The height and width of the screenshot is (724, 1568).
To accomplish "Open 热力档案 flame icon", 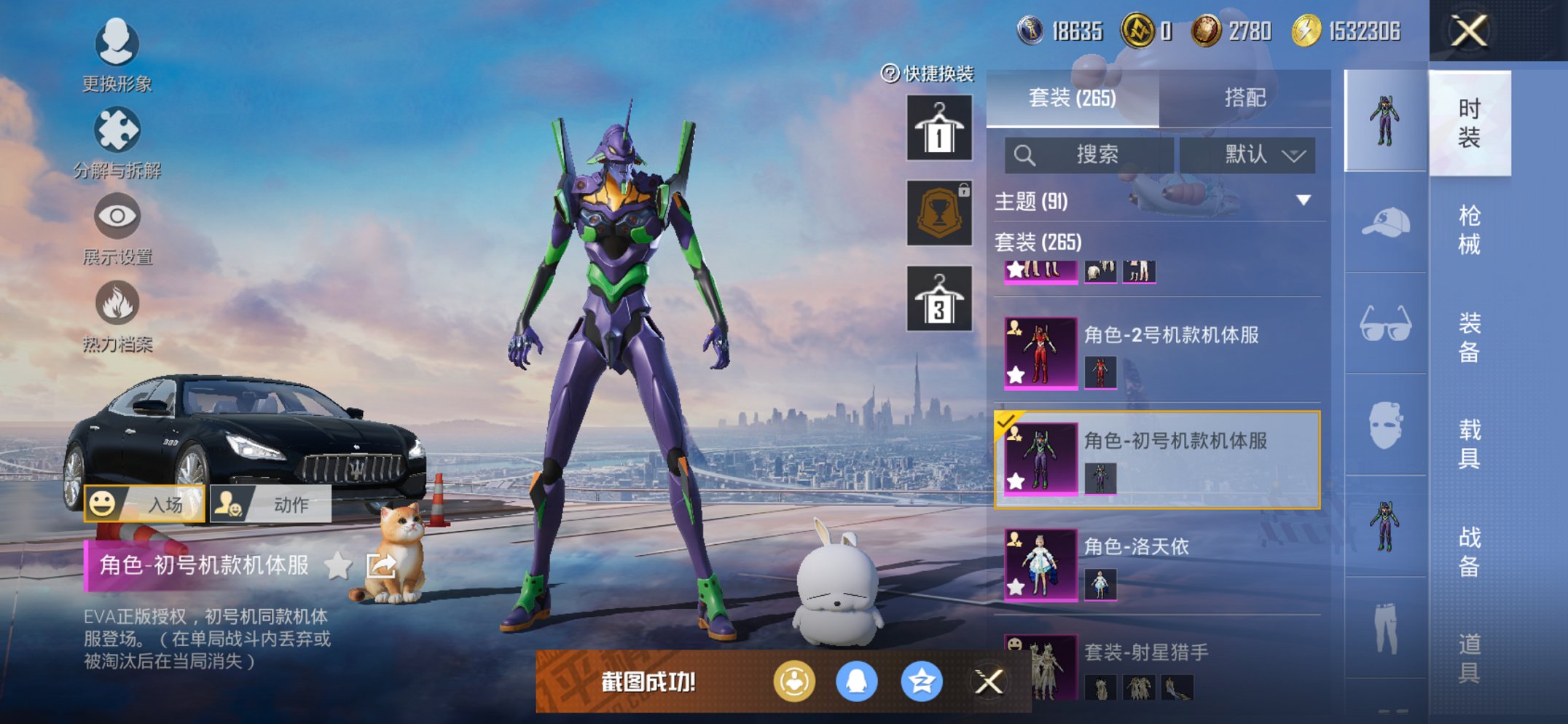I will tap(117, 315).
